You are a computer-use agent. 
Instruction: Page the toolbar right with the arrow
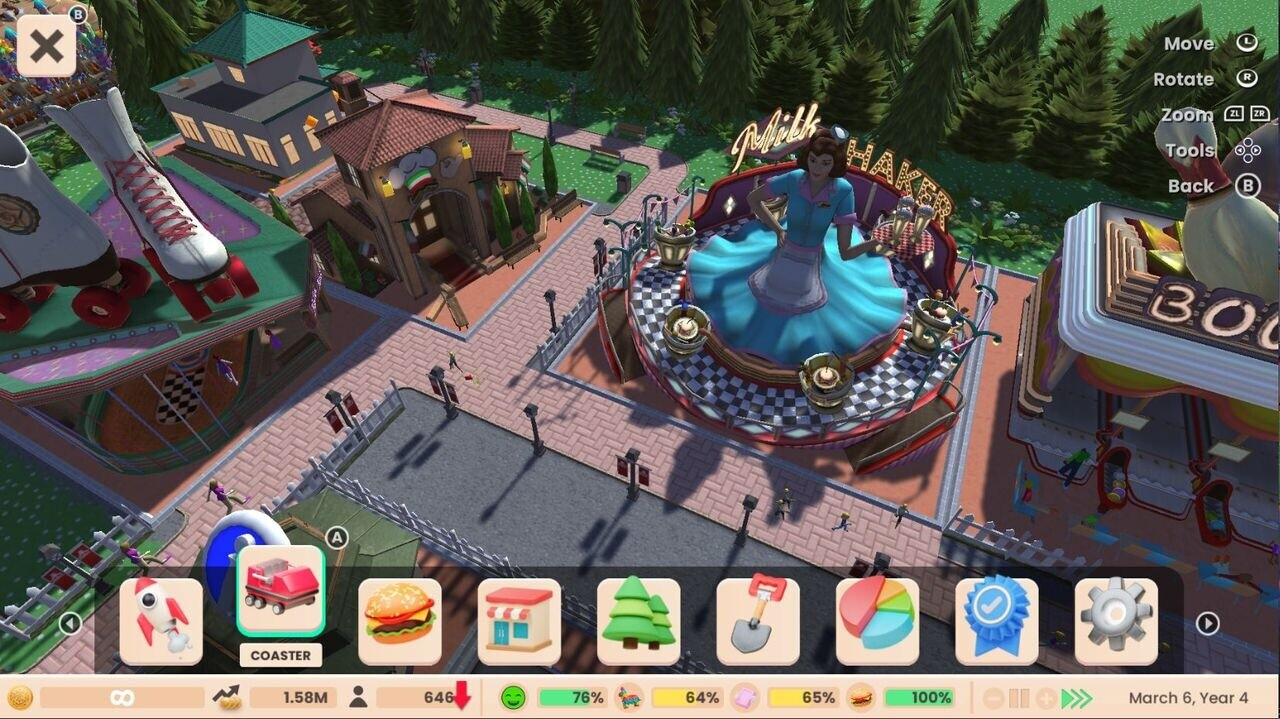coord(1208,624)
